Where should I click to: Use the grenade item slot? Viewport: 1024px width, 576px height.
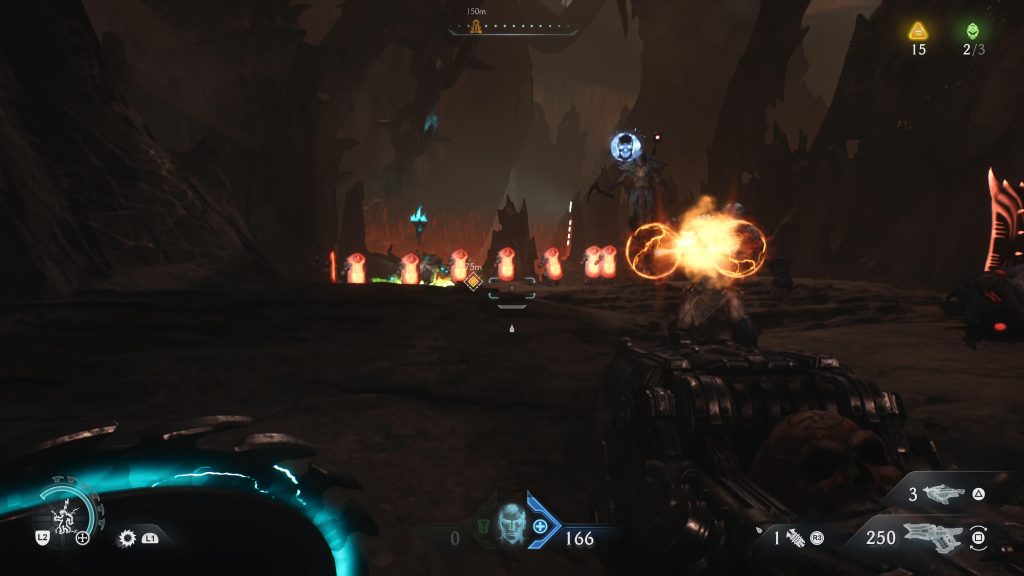click(797, 538)
